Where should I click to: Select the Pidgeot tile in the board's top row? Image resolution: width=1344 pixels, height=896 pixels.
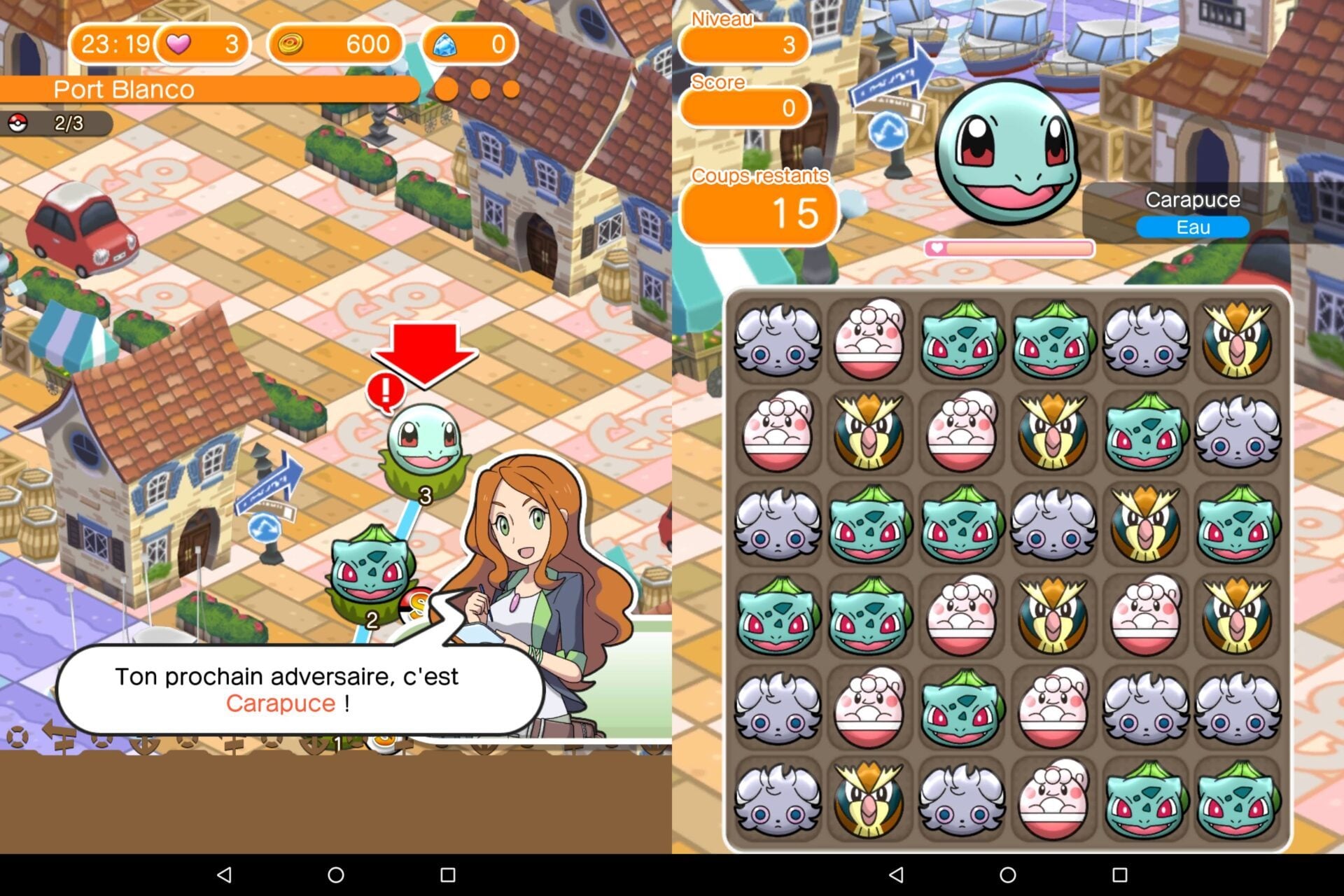tap(1237, 340)
